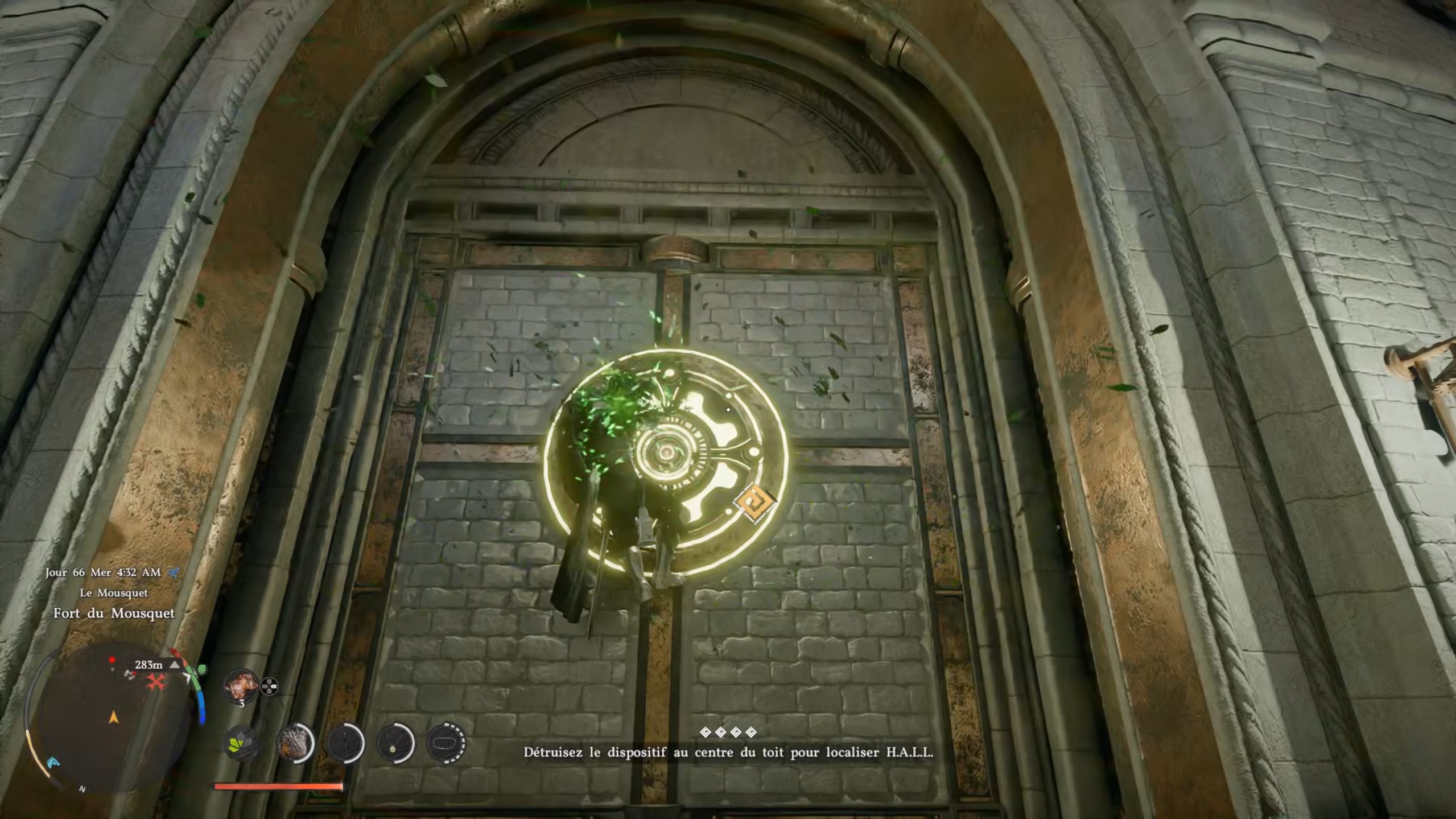Select the red cross marker on minimap
The height and width of the screenshot is (819, 1456).
click(x=156, y=681)
